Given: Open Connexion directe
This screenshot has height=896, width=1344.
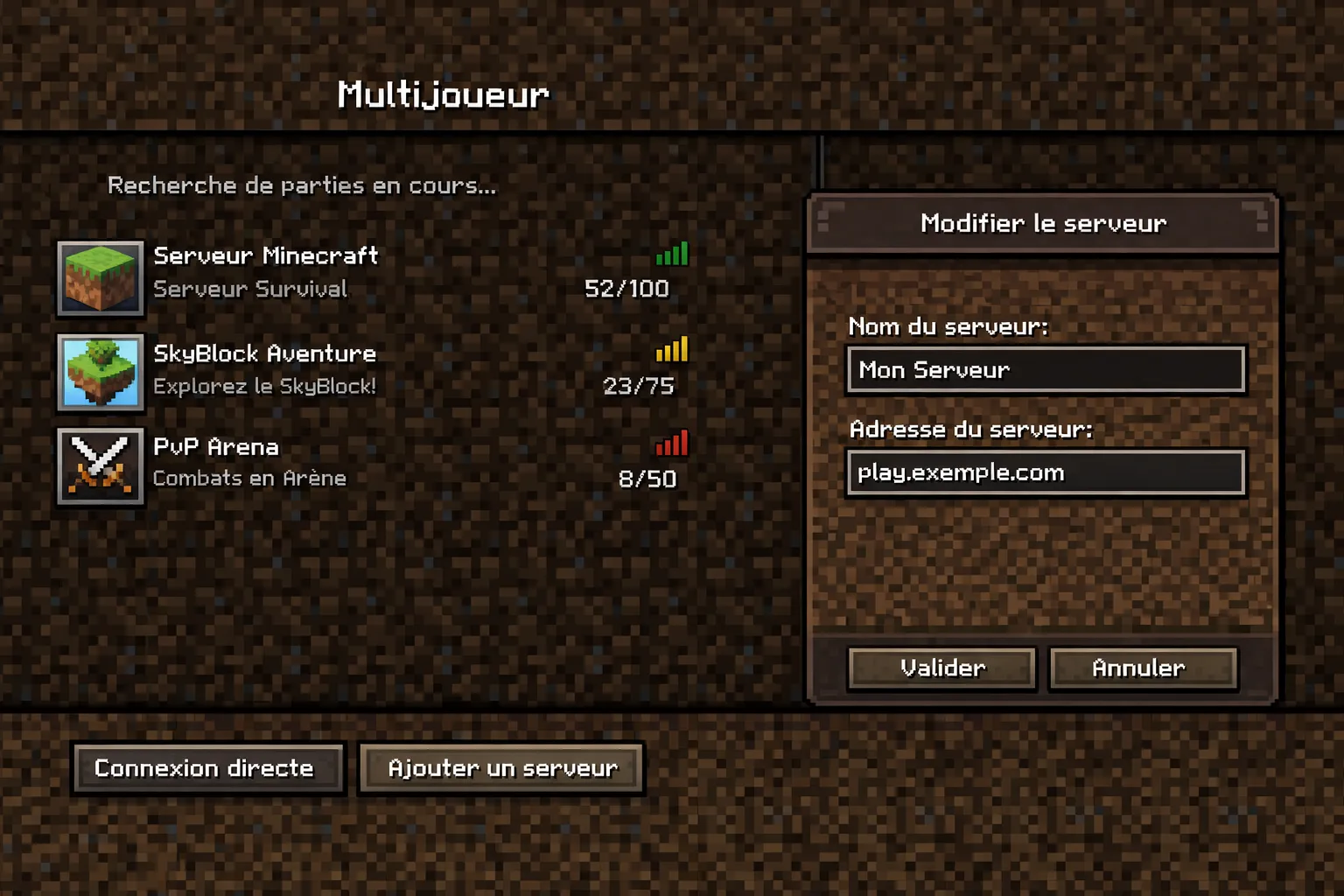Looking at the screenshot, I should pos(206,768).
